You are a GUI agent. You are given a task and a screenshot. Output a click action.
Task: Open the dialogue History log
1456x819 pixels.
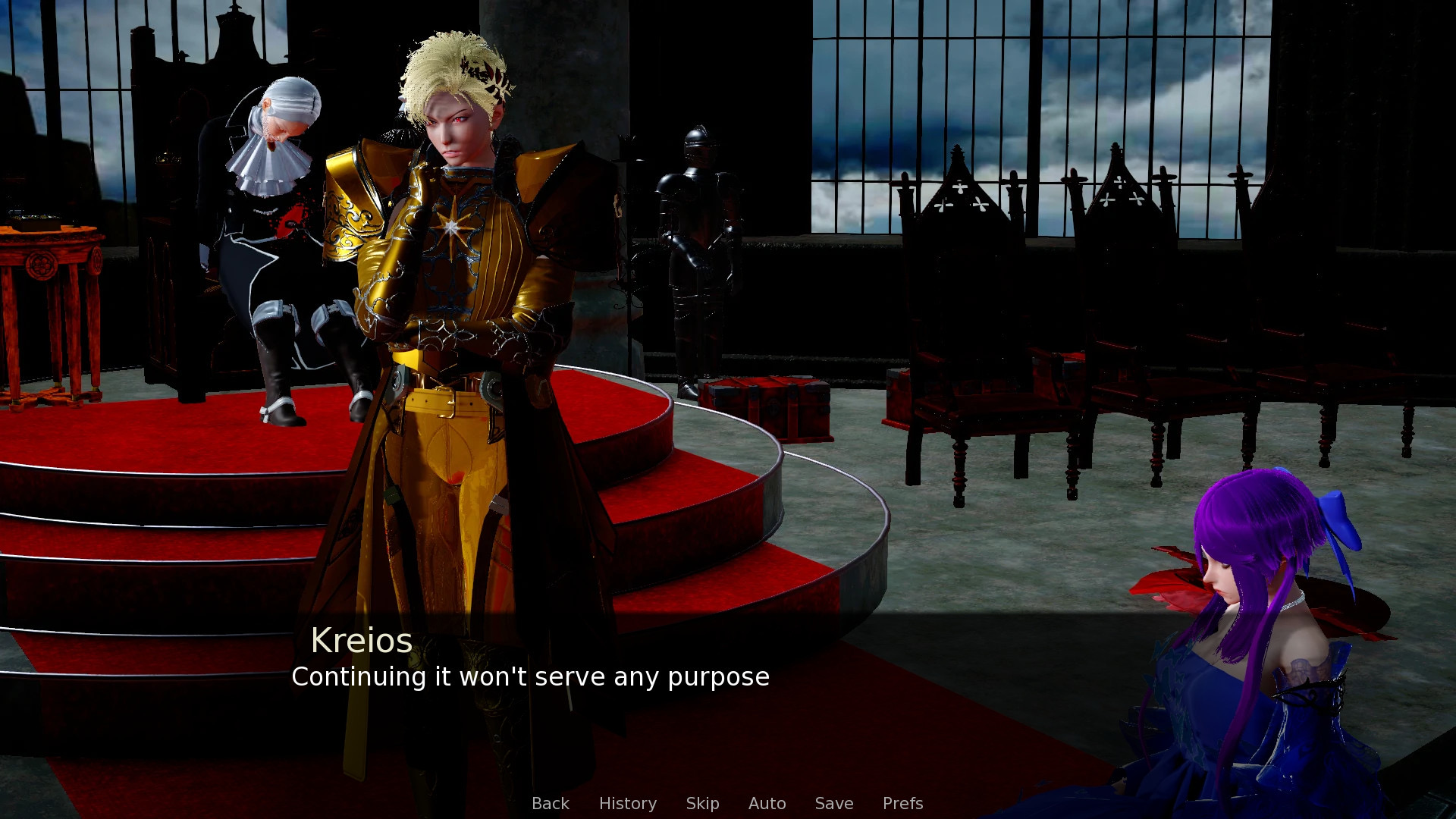click(627, 803)
